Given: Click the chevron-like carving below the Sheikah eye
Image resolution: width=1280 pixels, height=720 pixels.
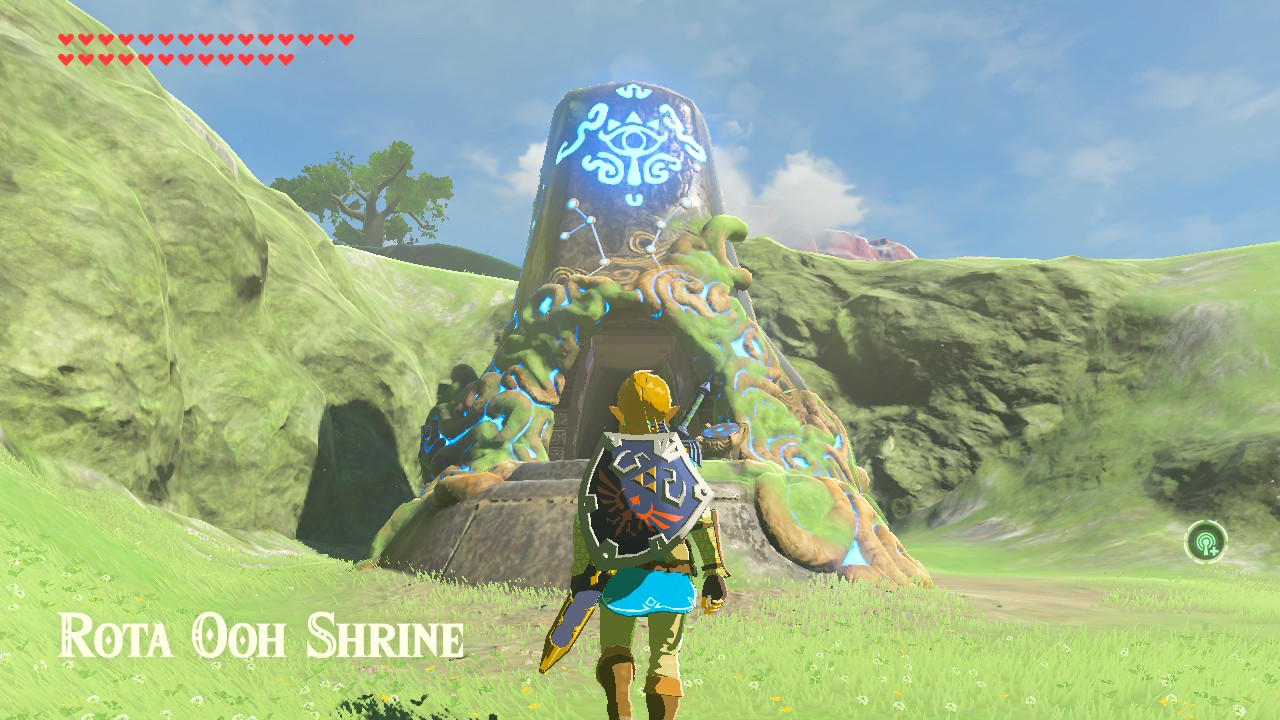Looking at the screenshot, I should pyautogui.click(x=634, y=200).
